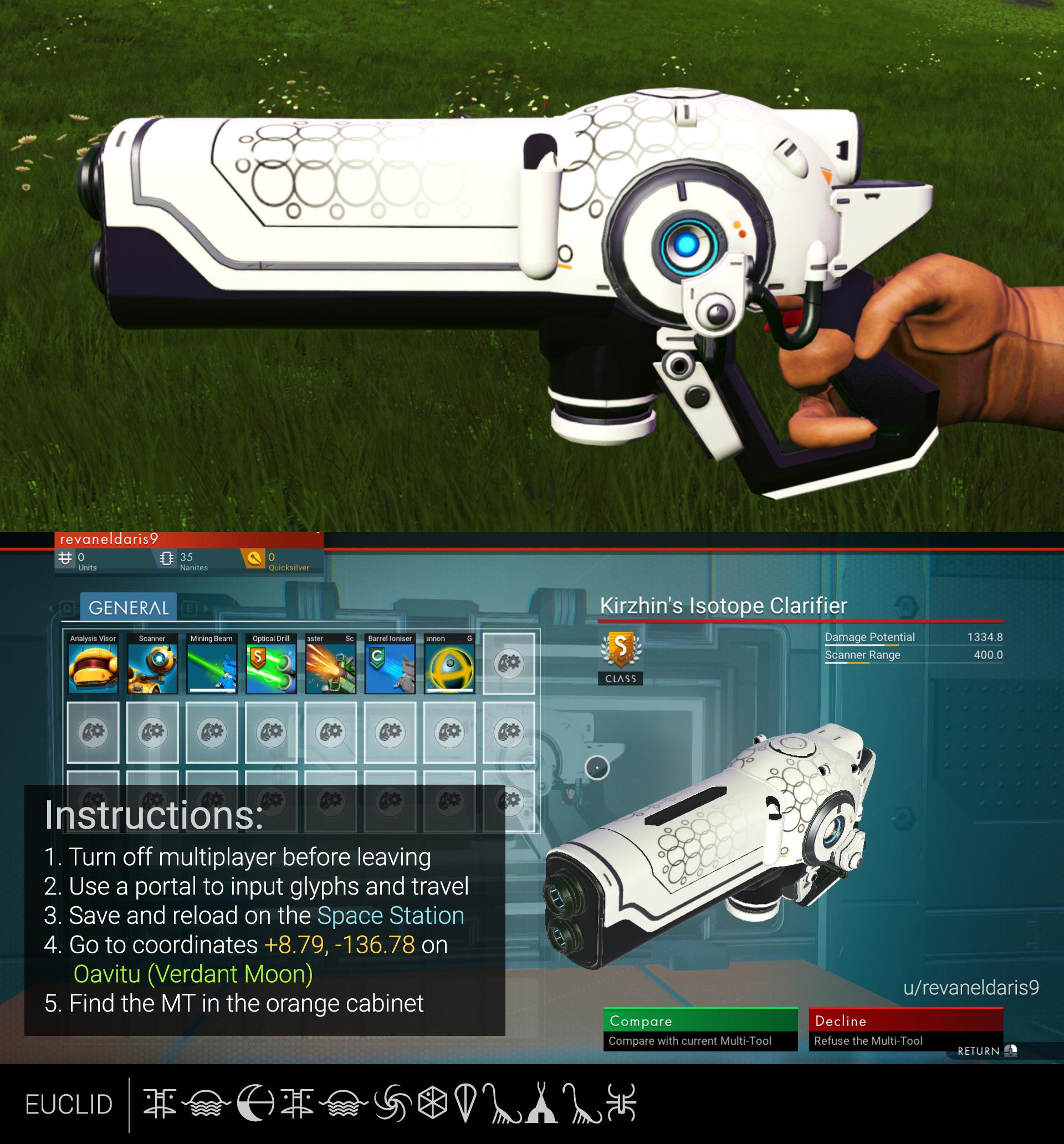Open the Scanner technology slot
This screenshot has width=1064, height=1144.
[152, 667]
